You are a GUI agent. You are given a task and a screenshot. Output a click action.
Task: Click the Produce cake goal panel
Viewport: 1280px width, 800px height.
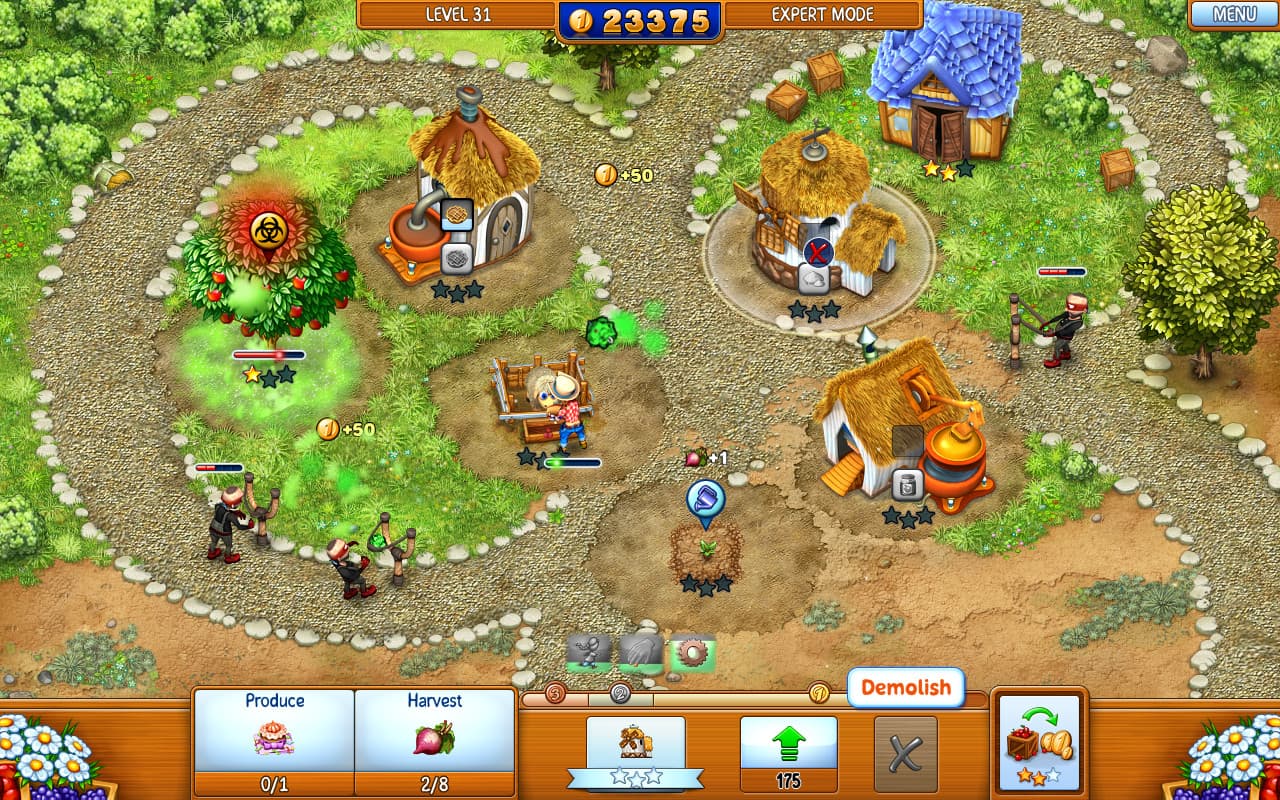[276, 737]
